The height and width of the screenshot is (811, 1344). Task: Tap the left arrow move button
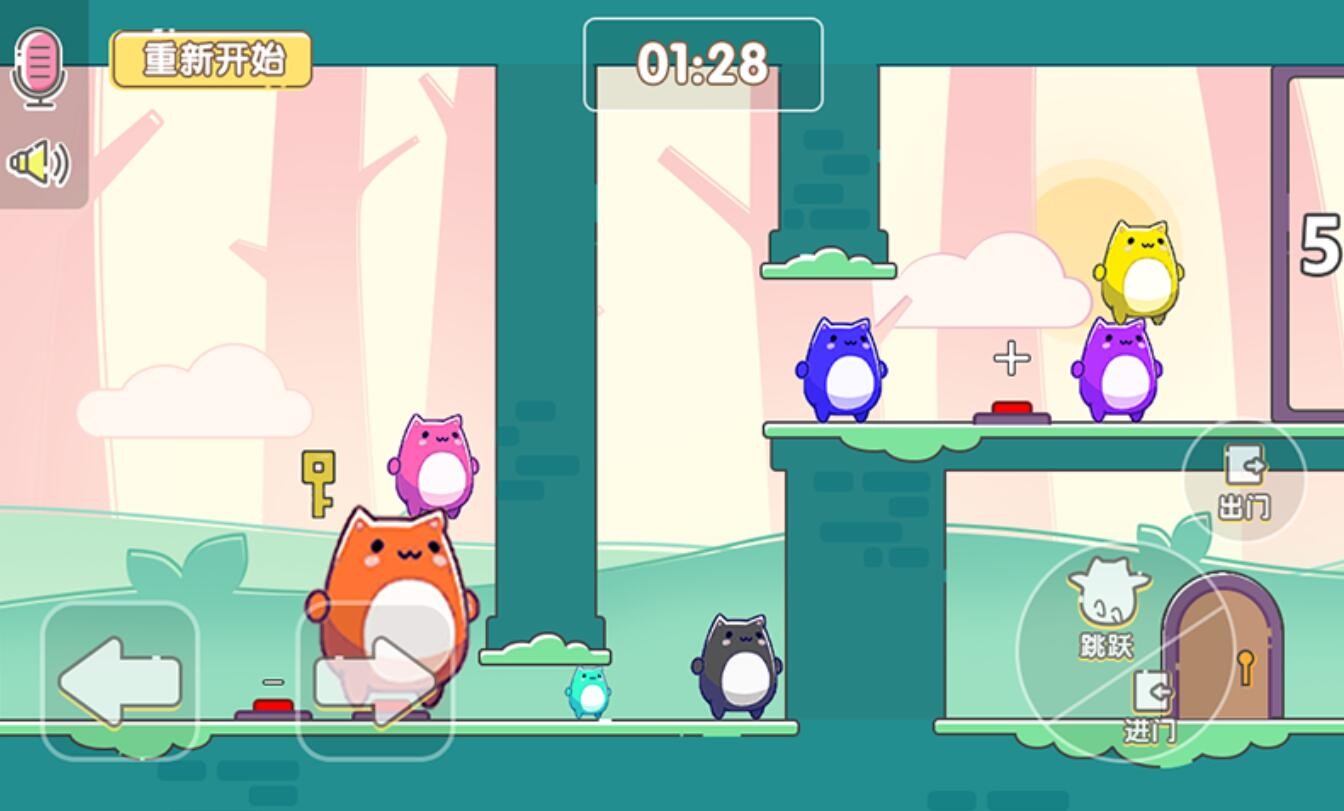(120, 681)
